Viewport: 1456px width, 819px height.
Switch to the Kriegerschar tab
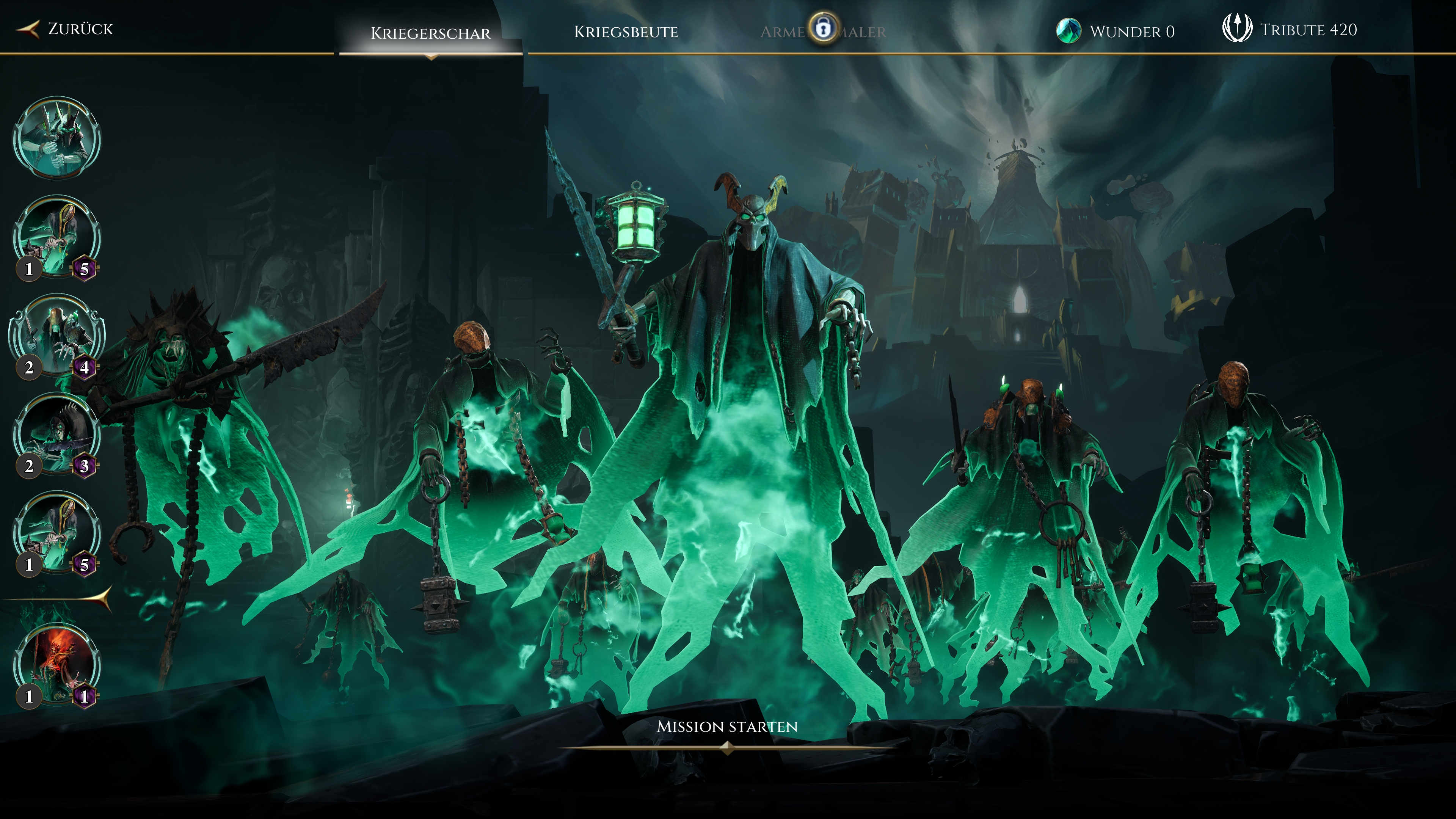click(430, 33)
